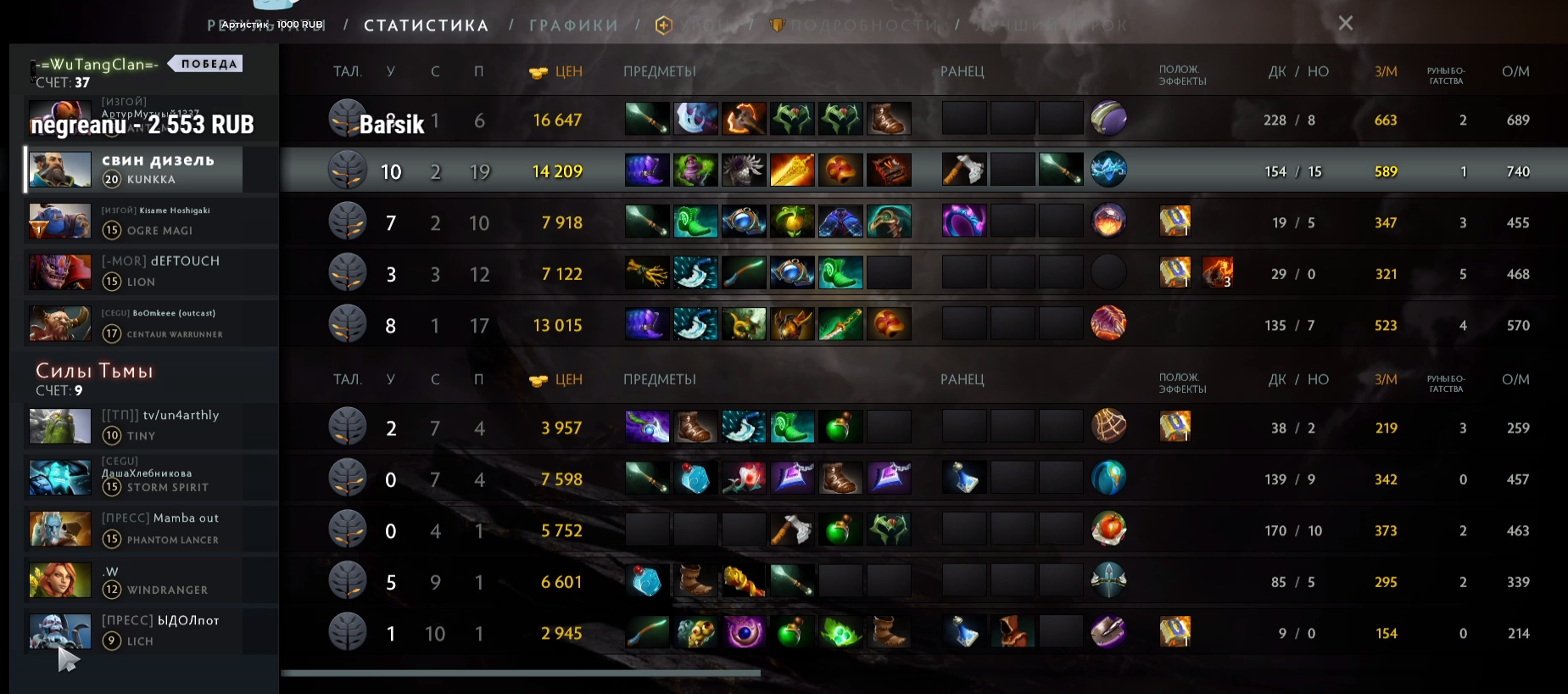The height and width of the screenshot is (694, 1568).
Task: Open the Графики tab
Action: coord(573,25)
